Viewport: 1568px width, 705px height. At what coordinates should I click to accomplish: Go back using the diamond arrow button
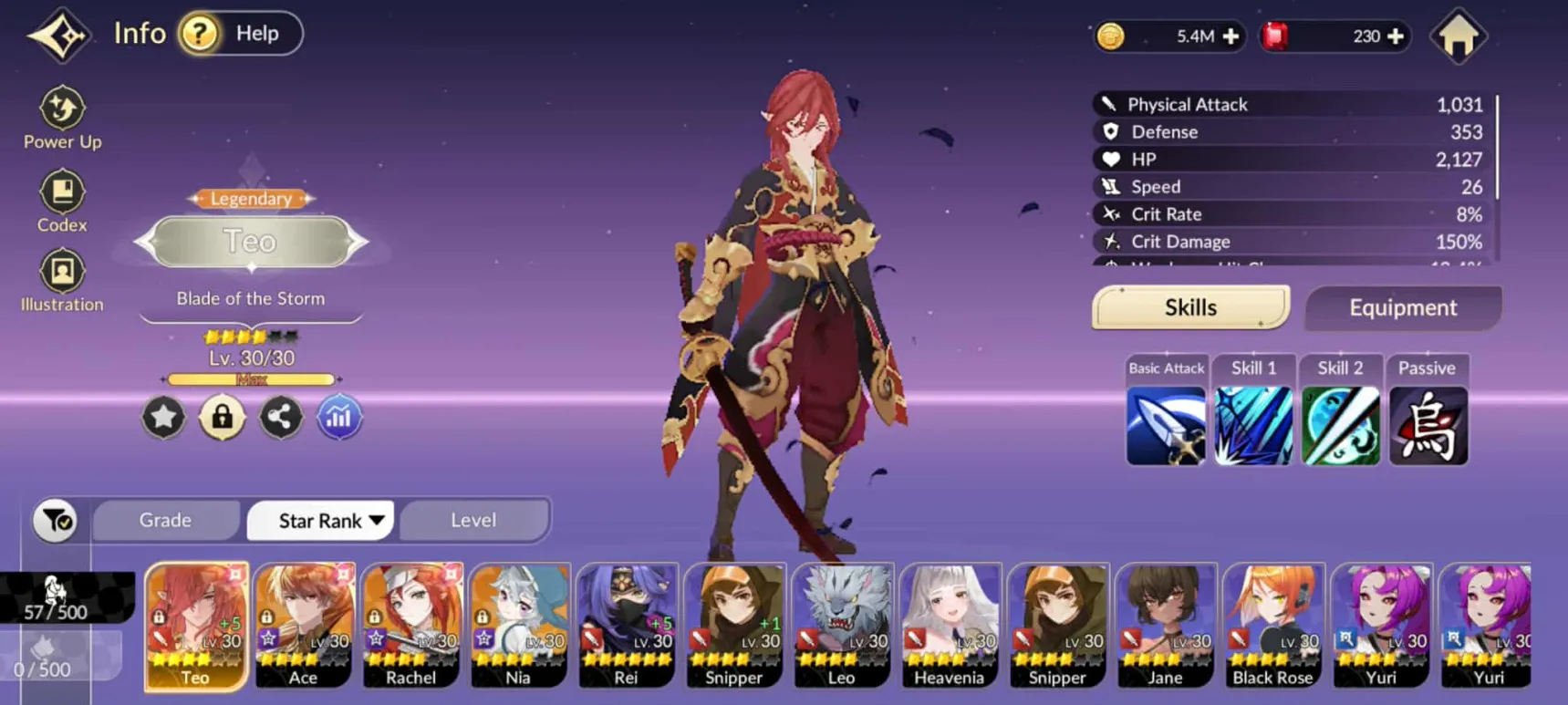(x=58, y=36)
